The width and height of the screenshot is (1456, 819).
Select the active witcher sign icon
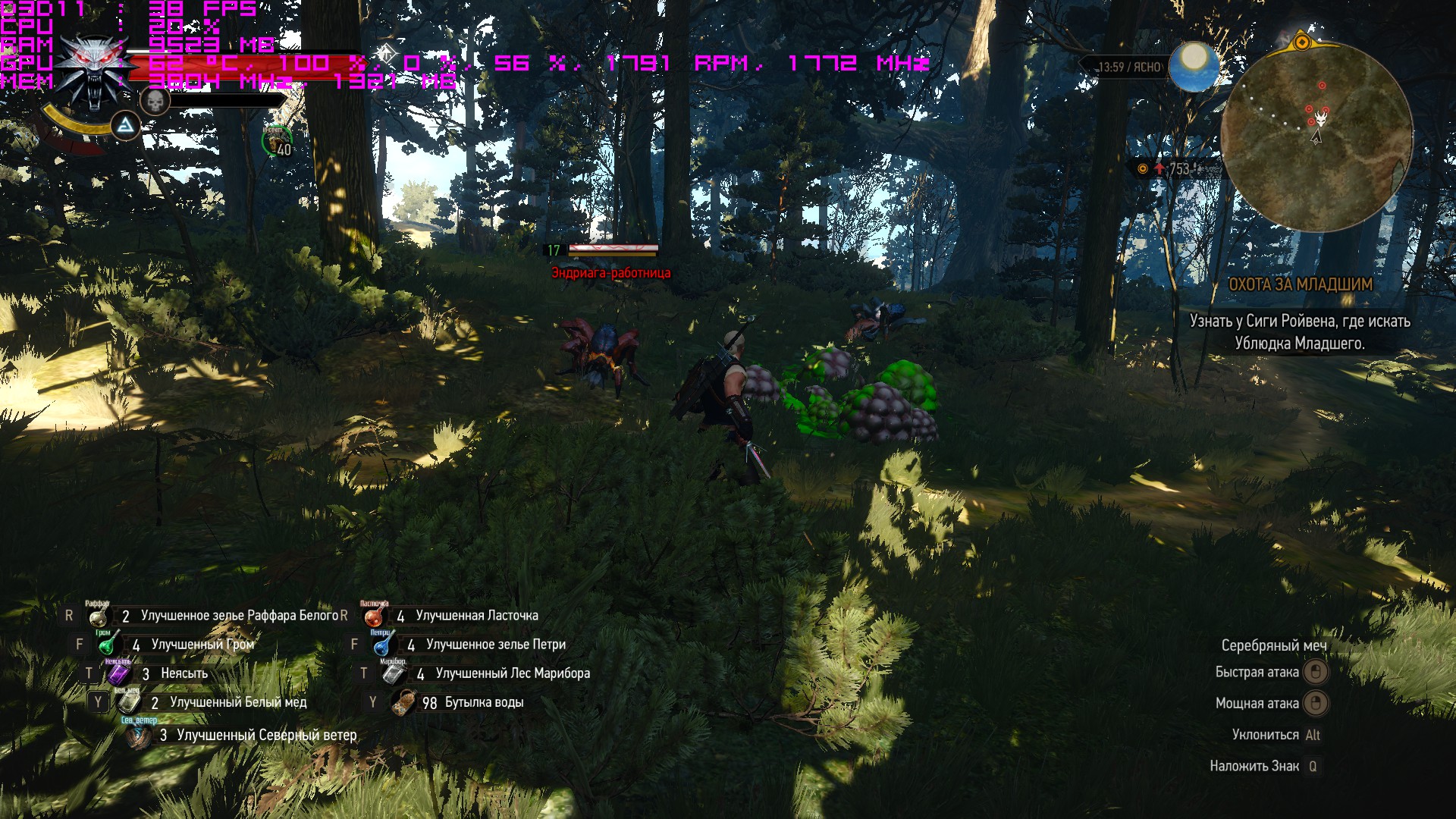126,126
